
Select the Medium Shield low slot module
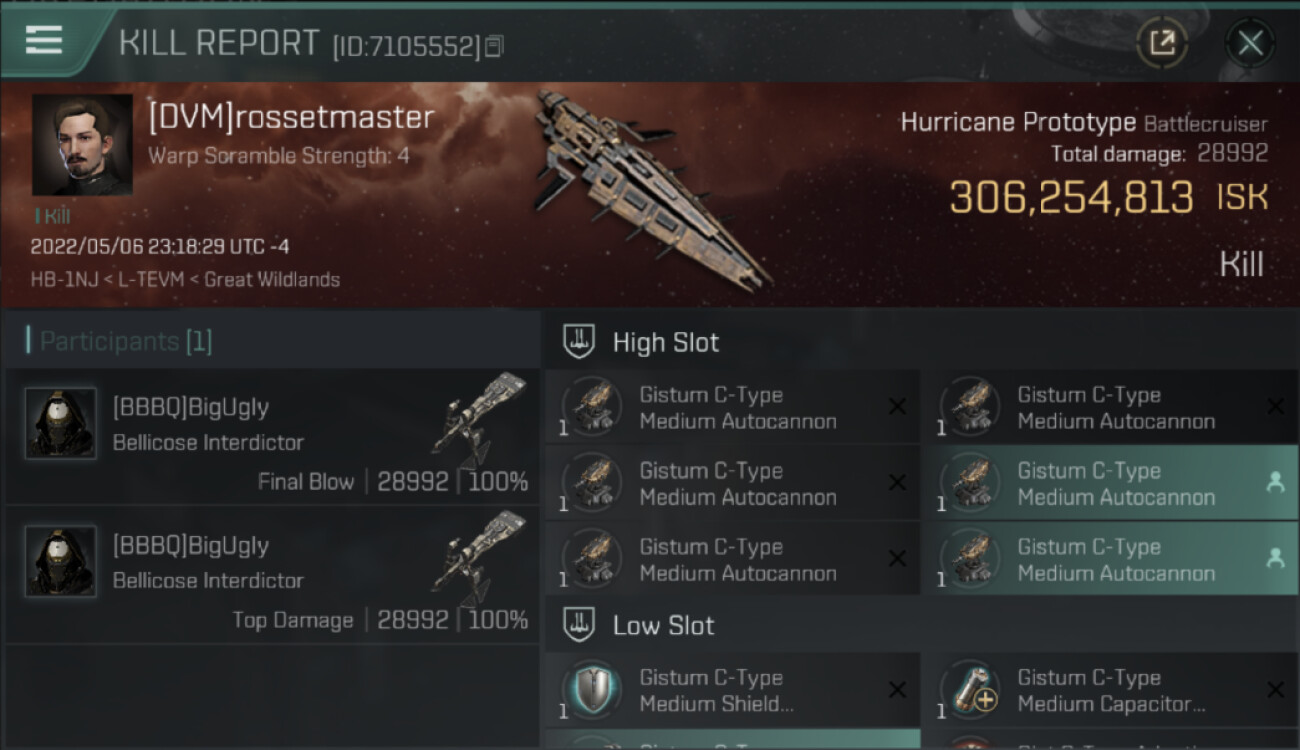732,691
